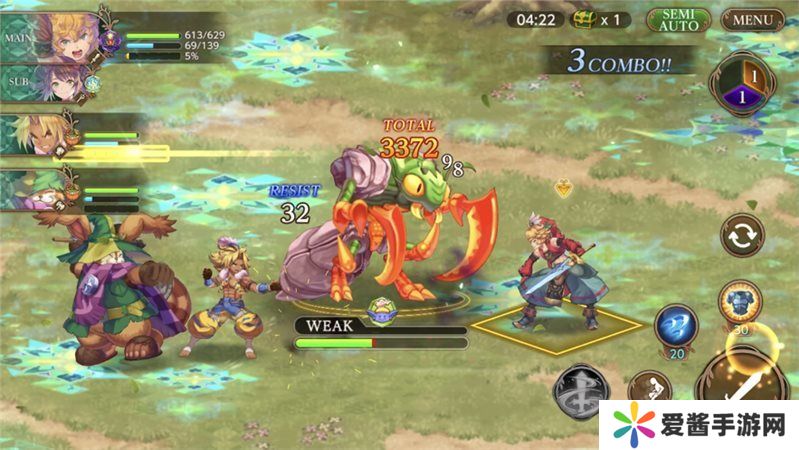Tap the circular swap arrows button

(x=742, y=235)
